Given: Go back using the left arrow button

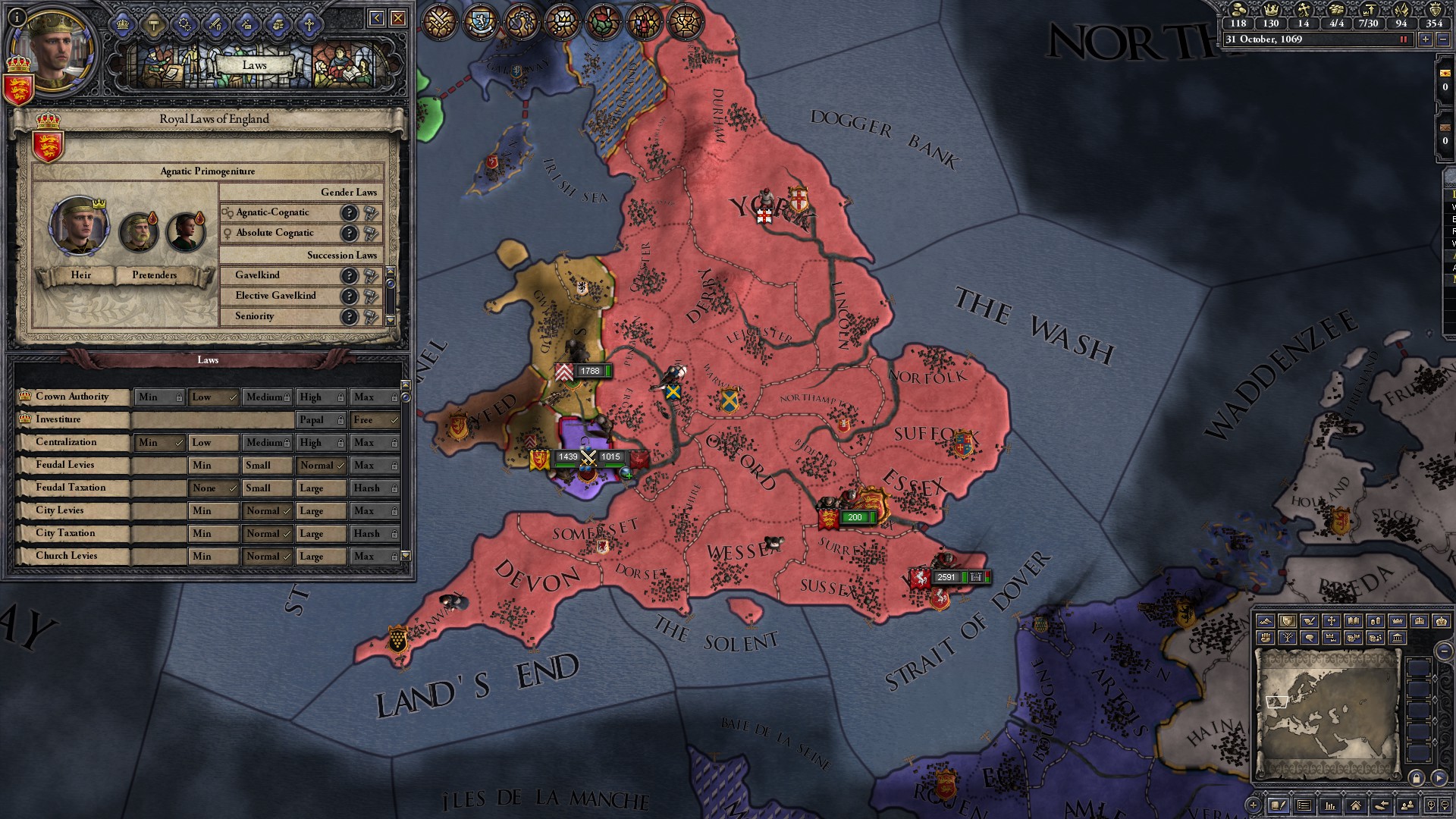Looking at the screenshot, I should tap(376, 18).
